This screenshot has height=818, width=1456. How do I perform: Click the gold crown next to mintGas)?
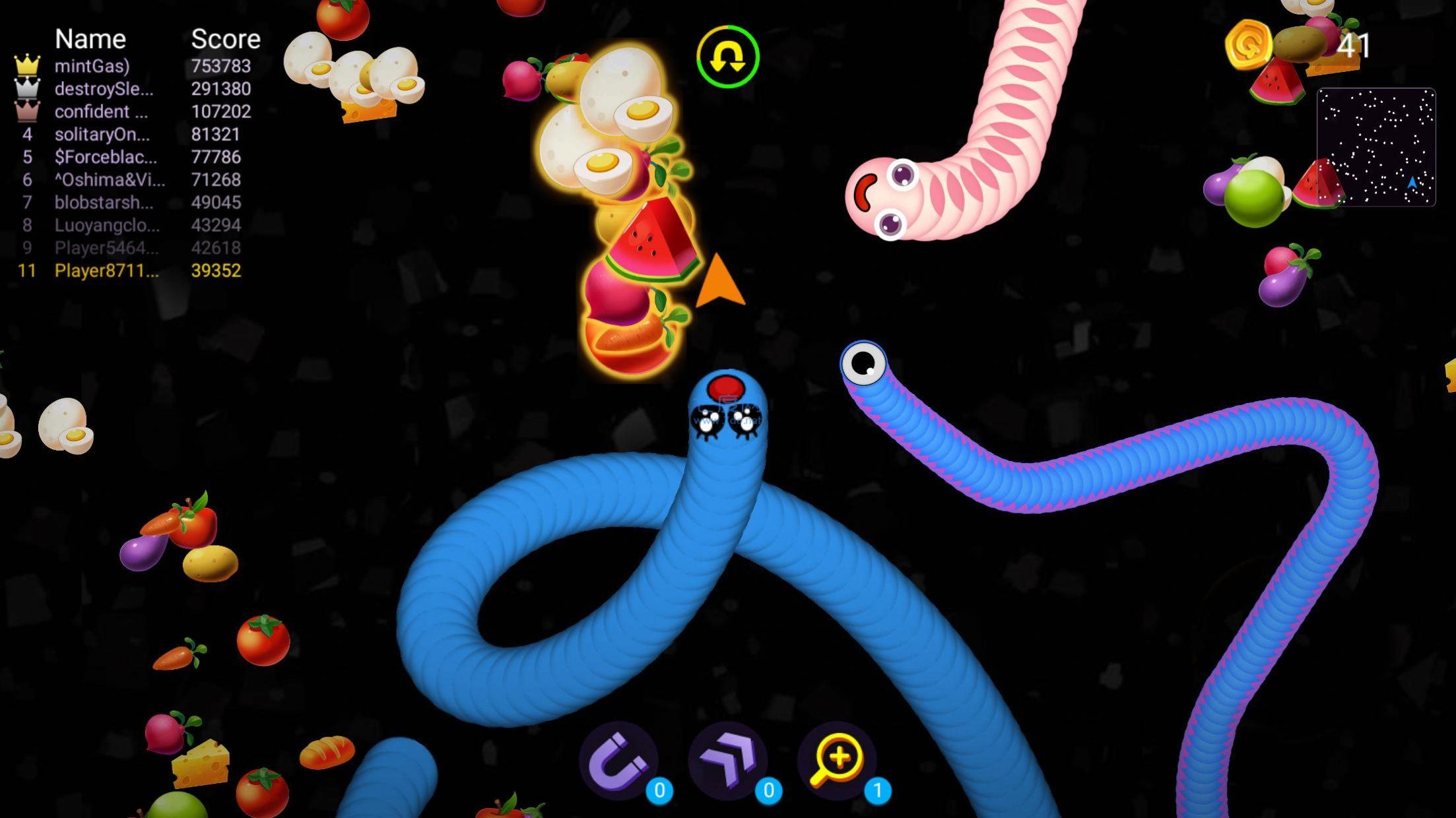[x=26, y=66]
